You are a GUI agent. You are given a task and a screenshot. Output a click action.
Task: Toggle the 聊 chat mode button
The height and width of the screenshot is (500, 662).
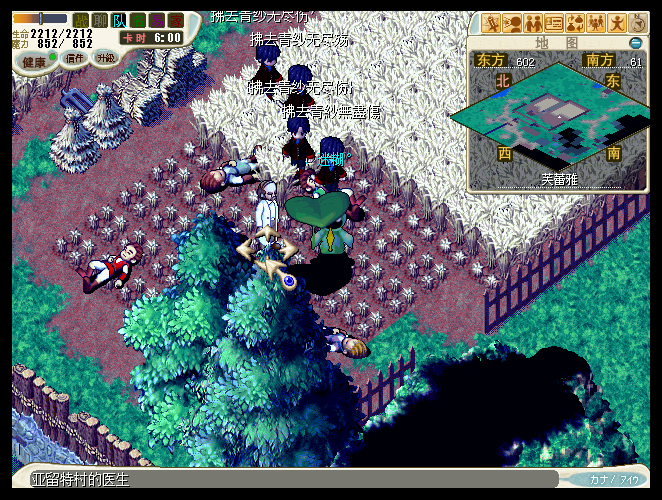coord(100,19)
